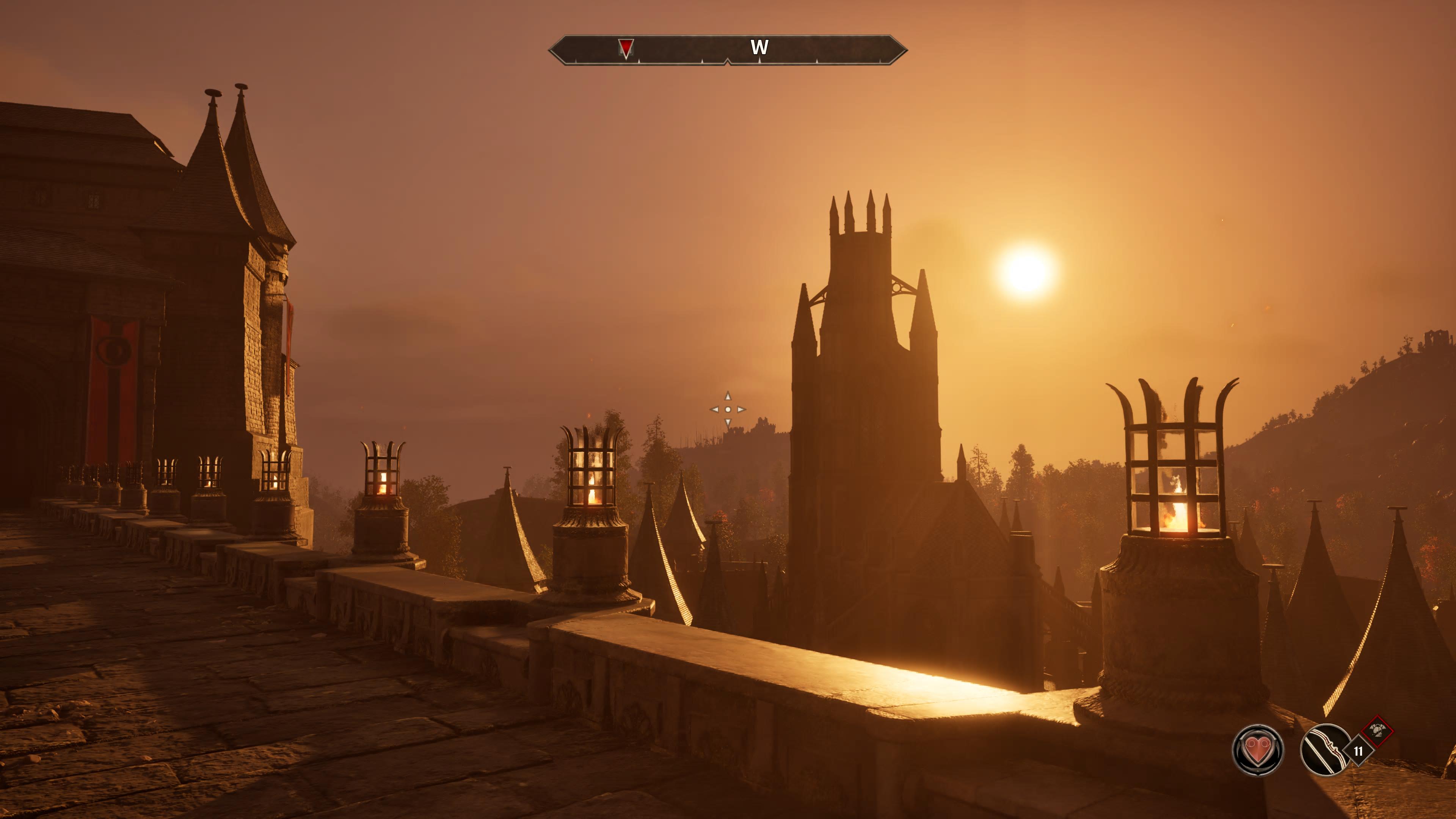Click the red-bordered diamond status icon
Screen dimensions: 1456x819
pyautogui.click(x=1378, y=731)
